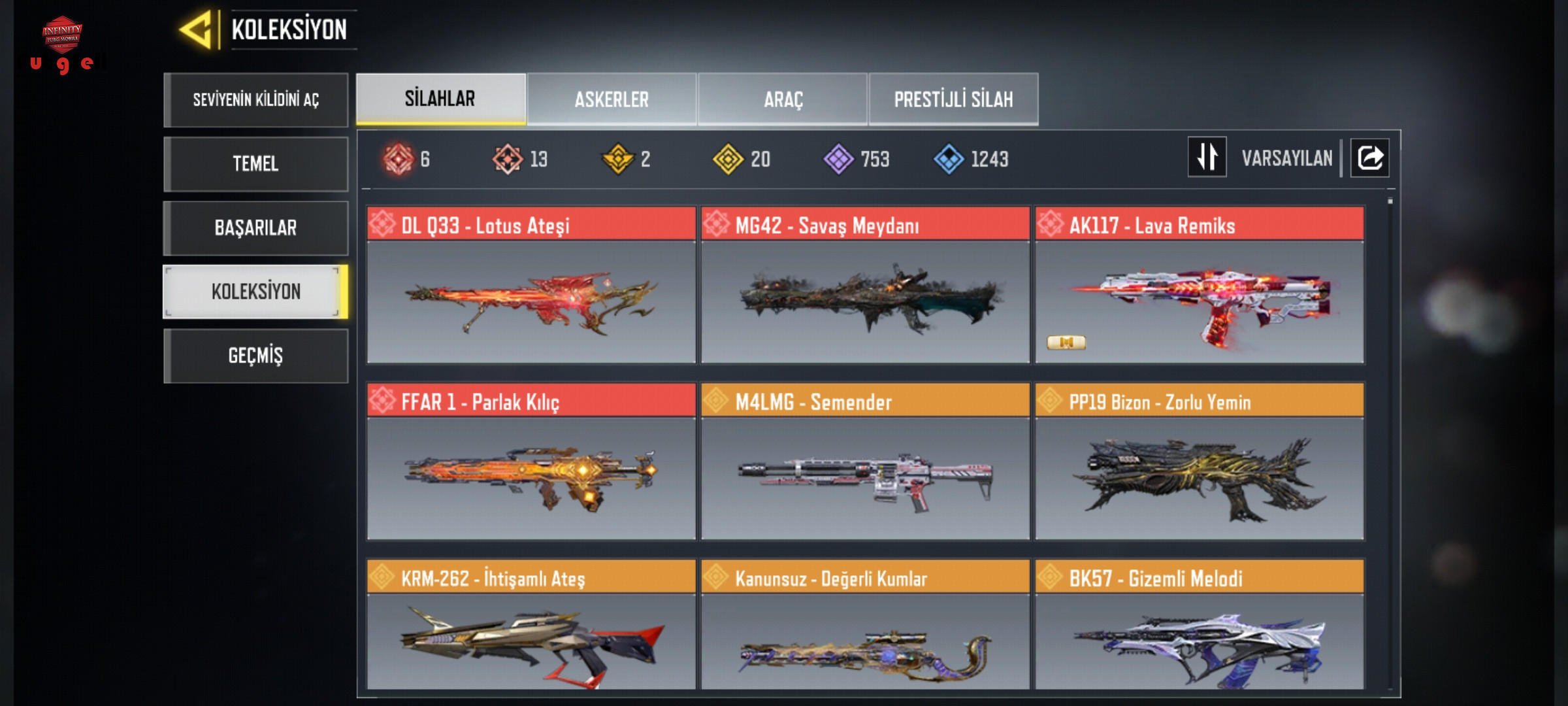Switch to the Silahlar tab
1568x706 pixels.
pyautogui.click(x=440, y=99)
